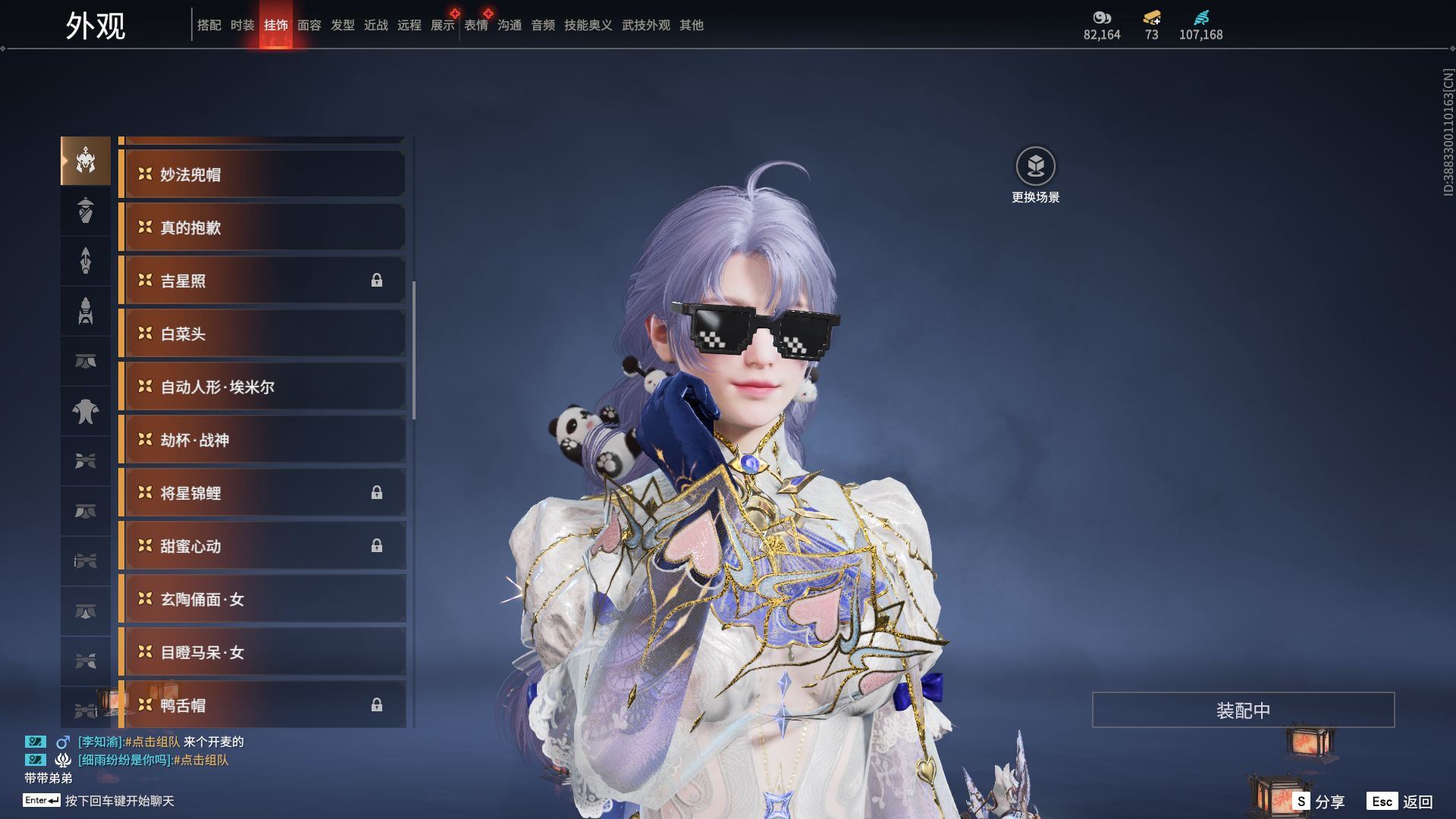Choose 自动人形·埃米尔 entry
The height and width of the screenshot is (819, 1456).
(262, 387)
